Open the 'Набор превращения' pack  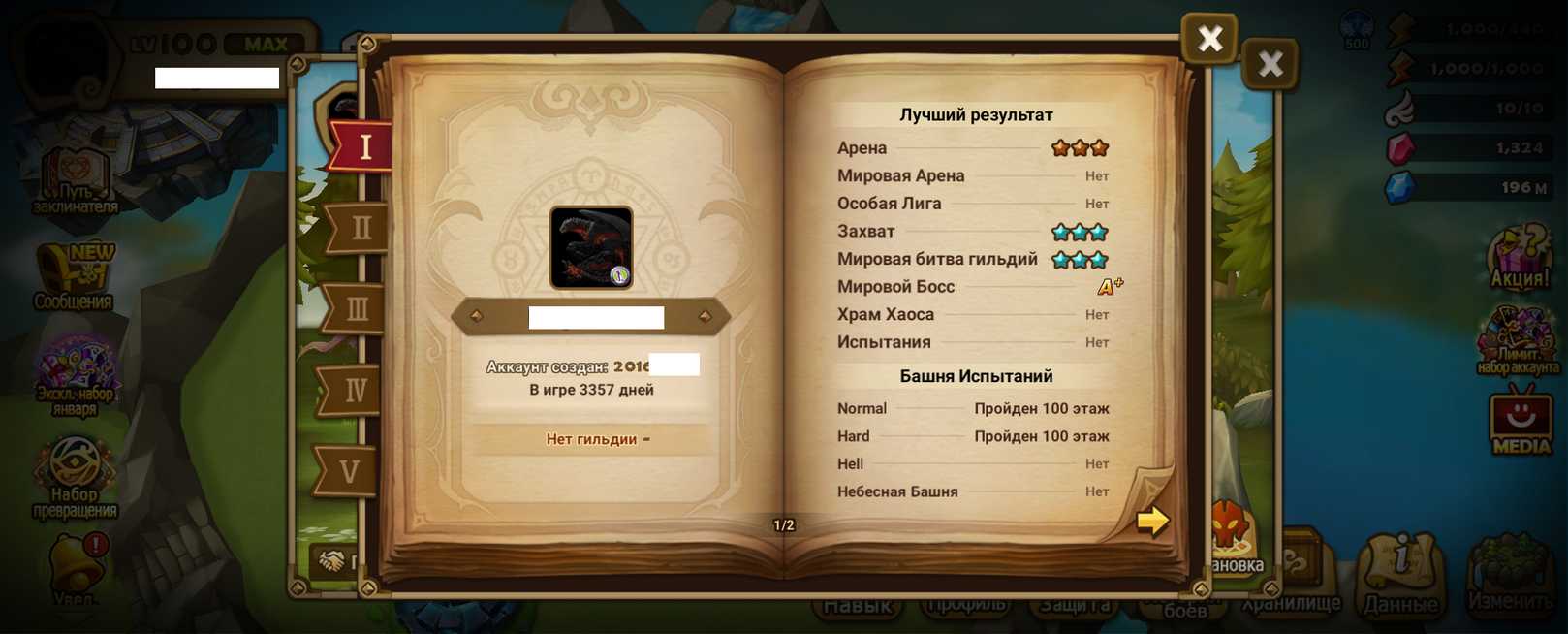pyautogui.click(x=76, y=477)
